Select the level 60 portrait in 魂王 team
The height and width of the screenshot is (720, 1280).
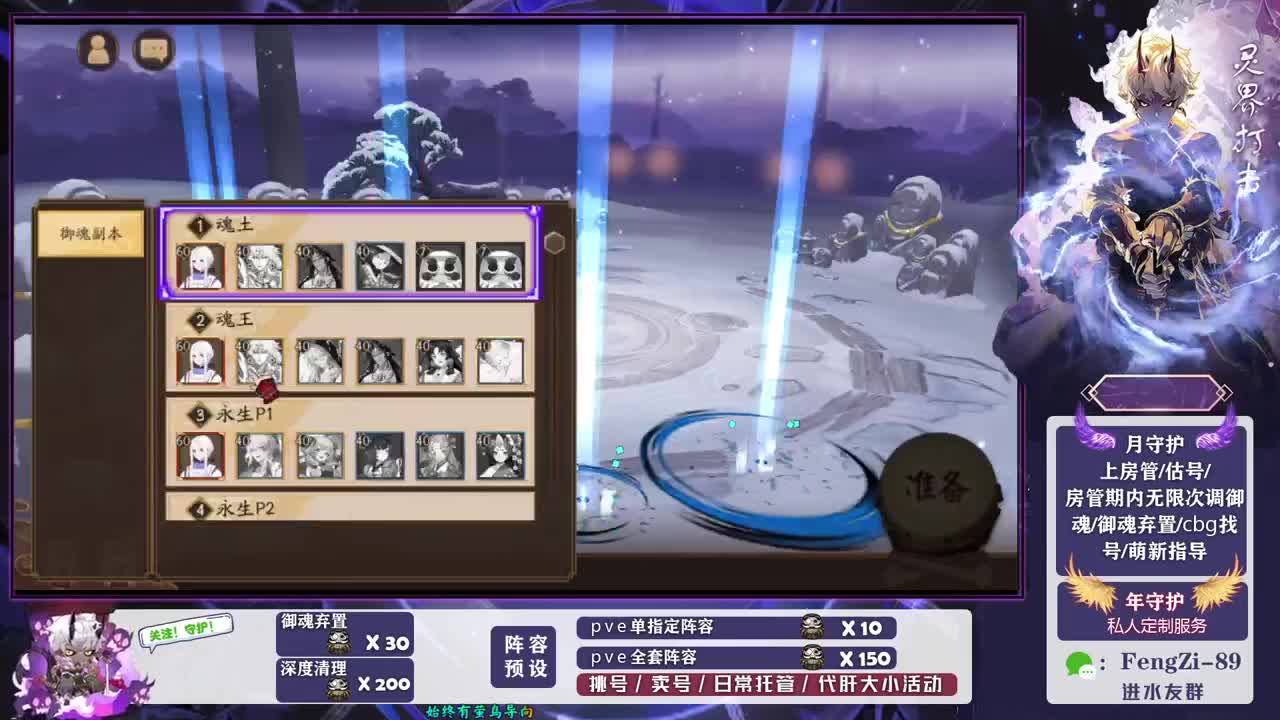pos(200,362)
